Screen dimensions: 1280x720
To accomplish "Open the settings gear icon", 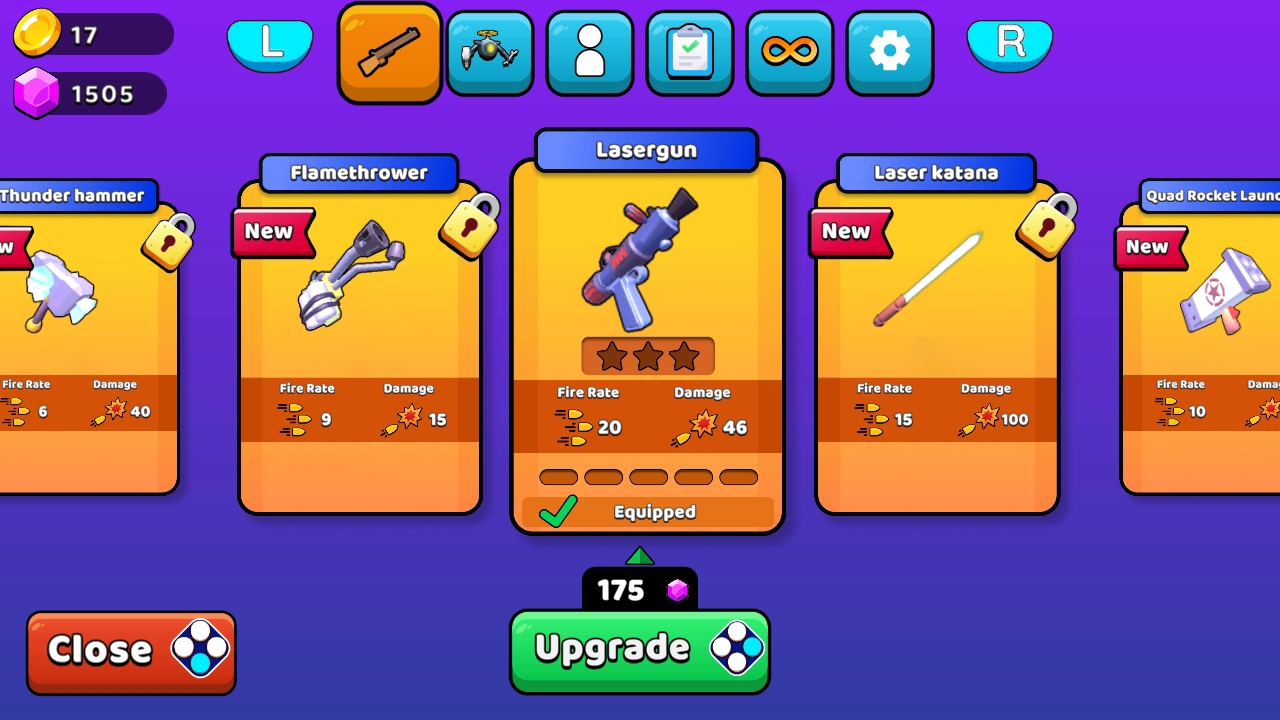I will (889, 50).
